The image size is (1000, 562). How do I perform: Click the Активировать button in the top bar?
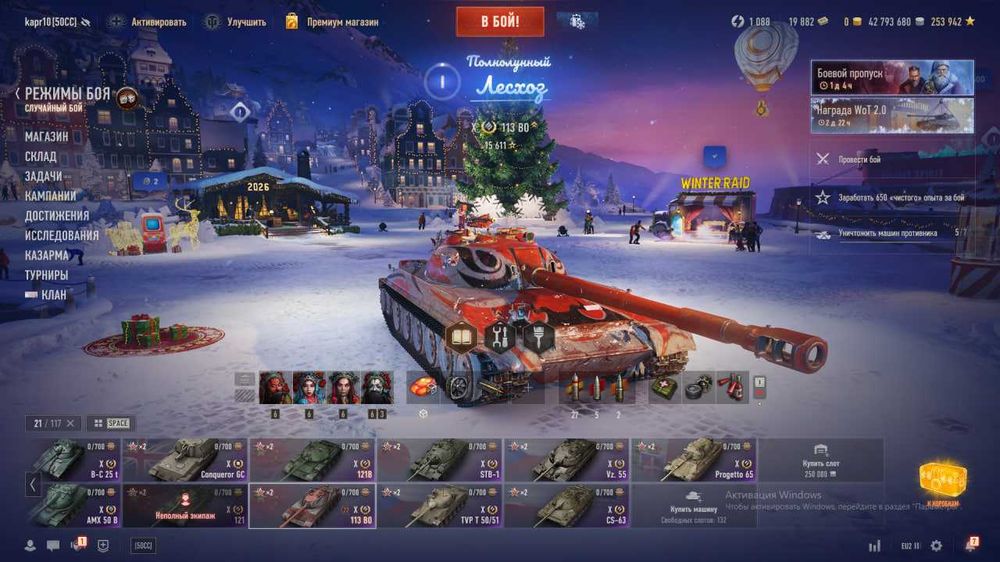point(150,21)
